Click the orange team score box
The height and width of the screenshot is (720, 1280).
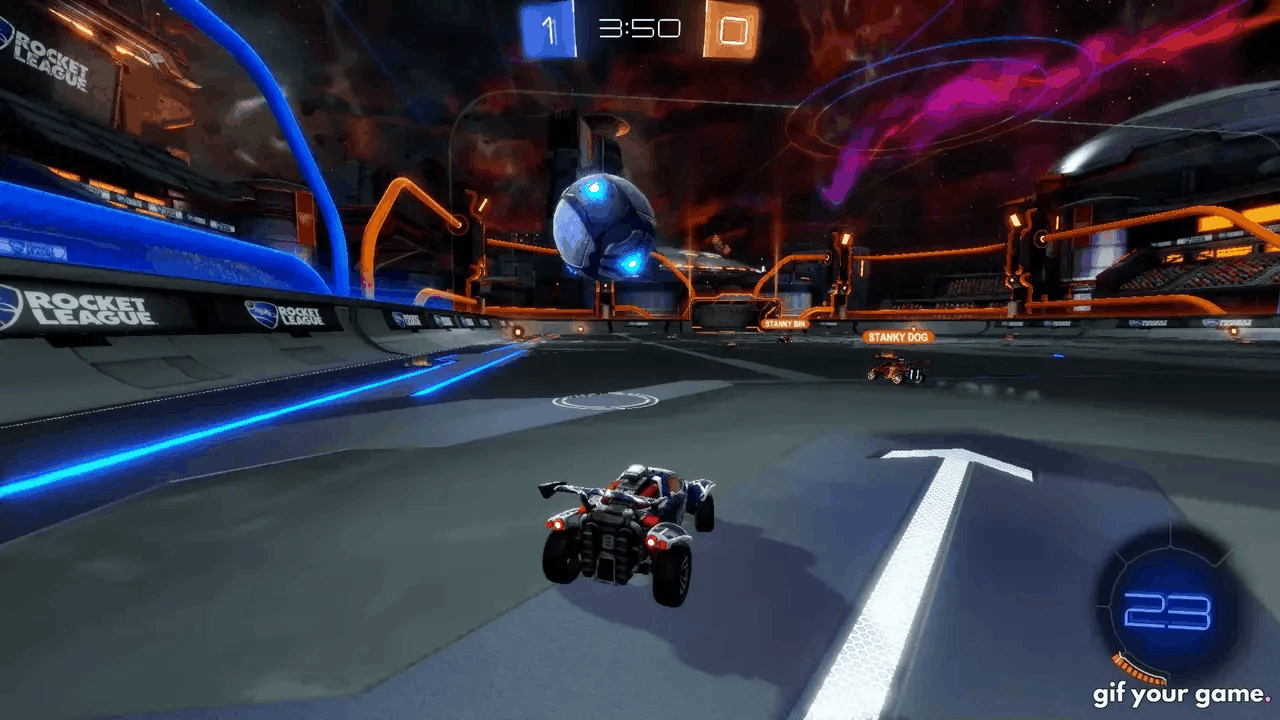click(731, 29)
